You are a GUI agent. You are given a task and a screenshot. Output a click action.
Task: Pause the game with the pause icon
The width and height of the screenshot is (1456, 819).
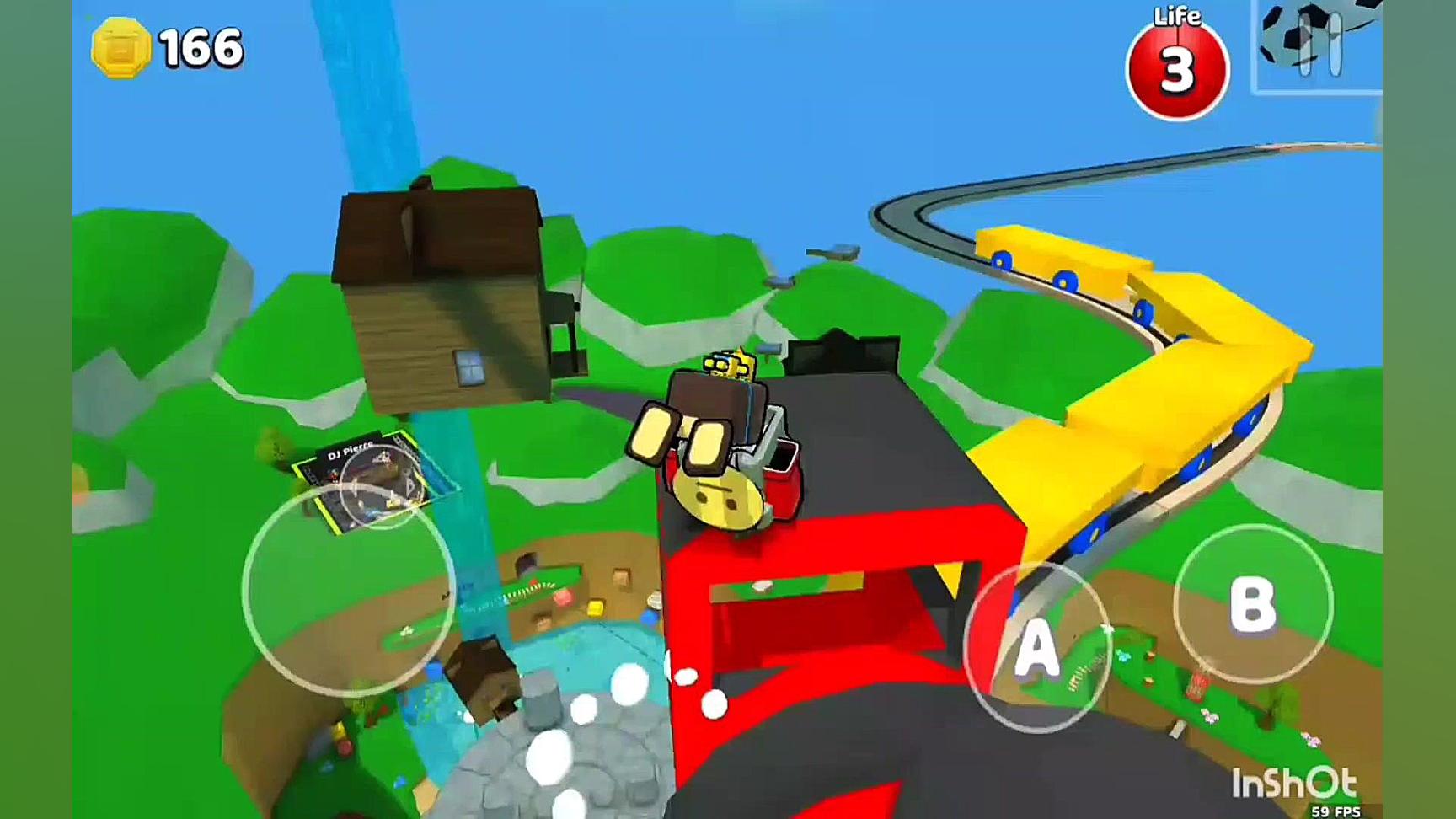click(1319, 46)
